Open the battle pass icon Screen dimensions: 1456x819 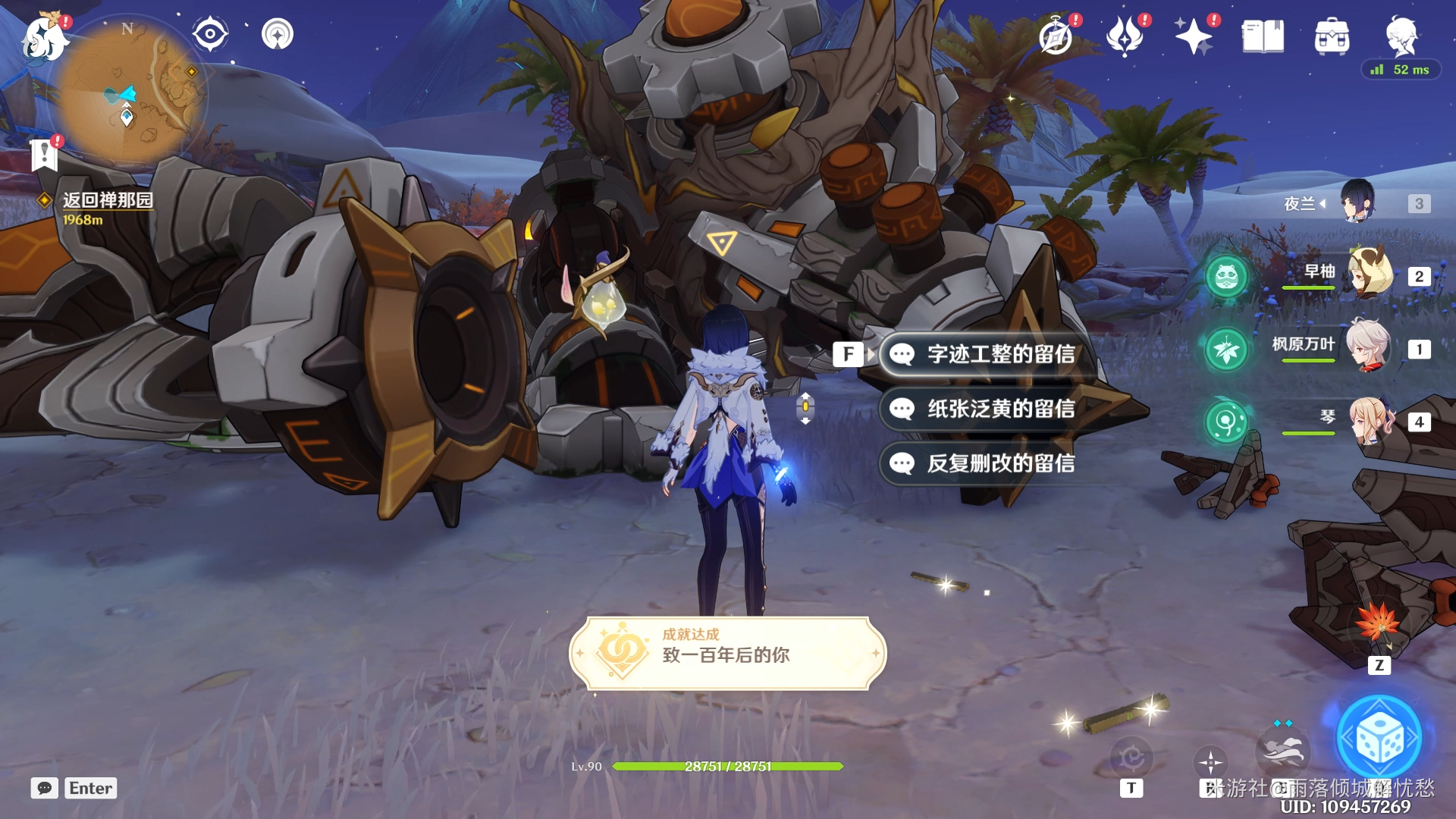[x=1125, y=36]
